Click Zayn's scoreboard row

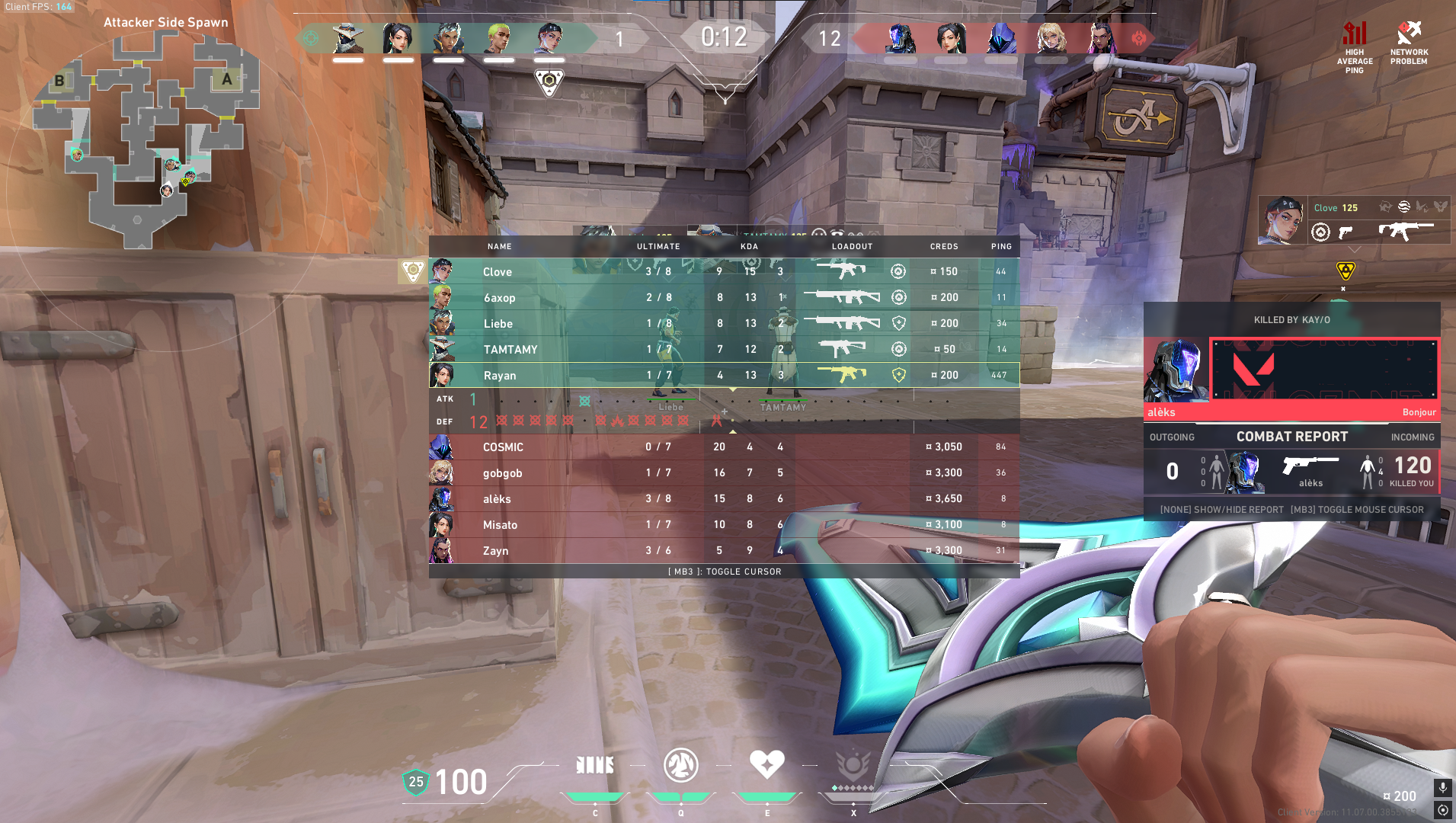click(x=724, y=550)
